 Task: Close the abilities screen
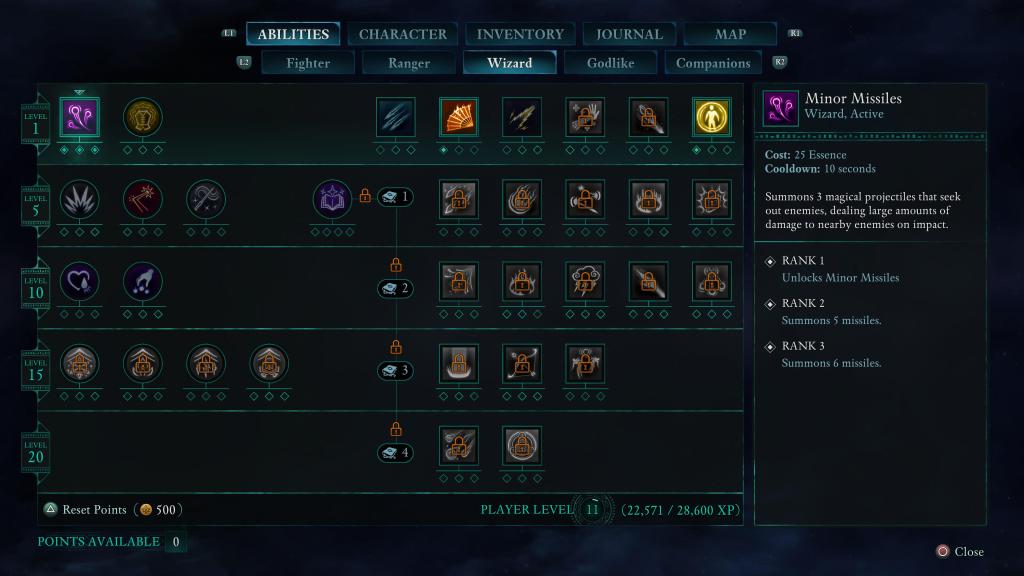960,551
